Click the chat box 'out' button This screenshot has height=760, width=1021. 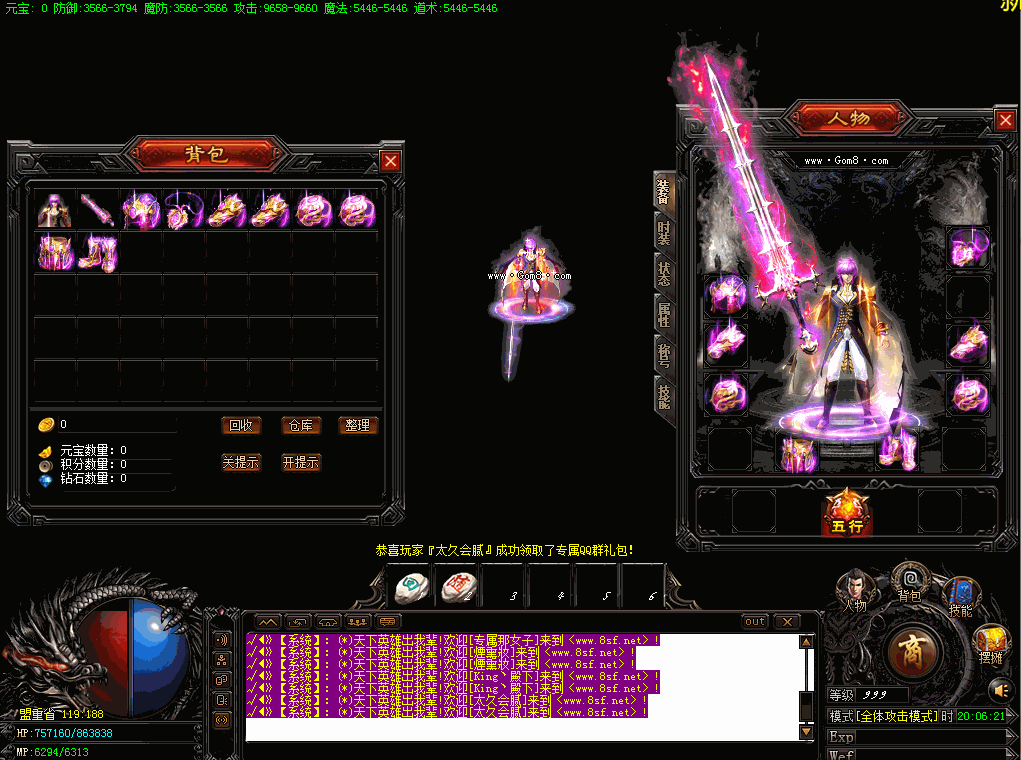[x=755, y=621]
